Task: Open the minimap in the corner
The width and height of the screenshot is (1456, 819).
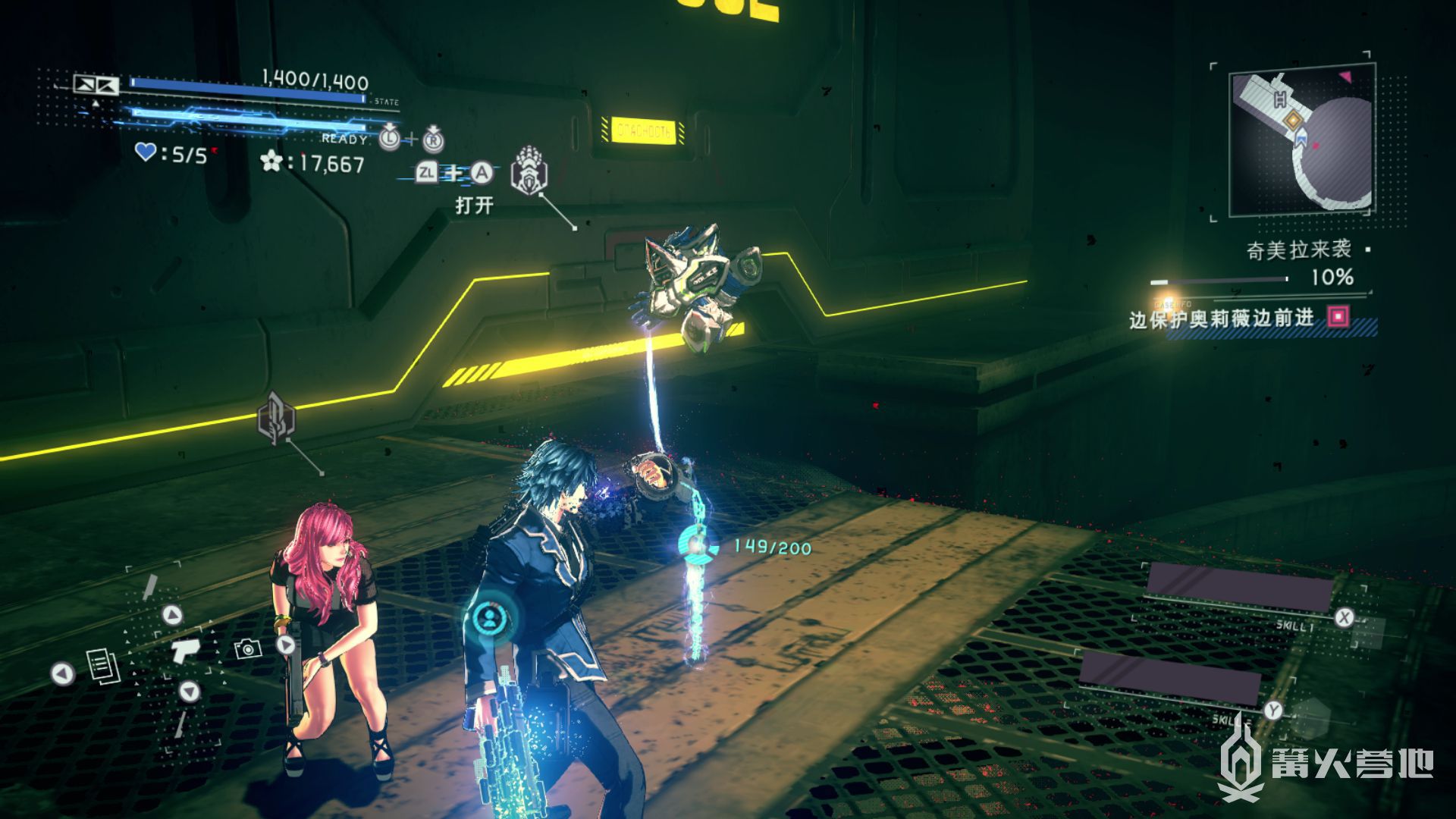Action: [x=1301, y=140]
